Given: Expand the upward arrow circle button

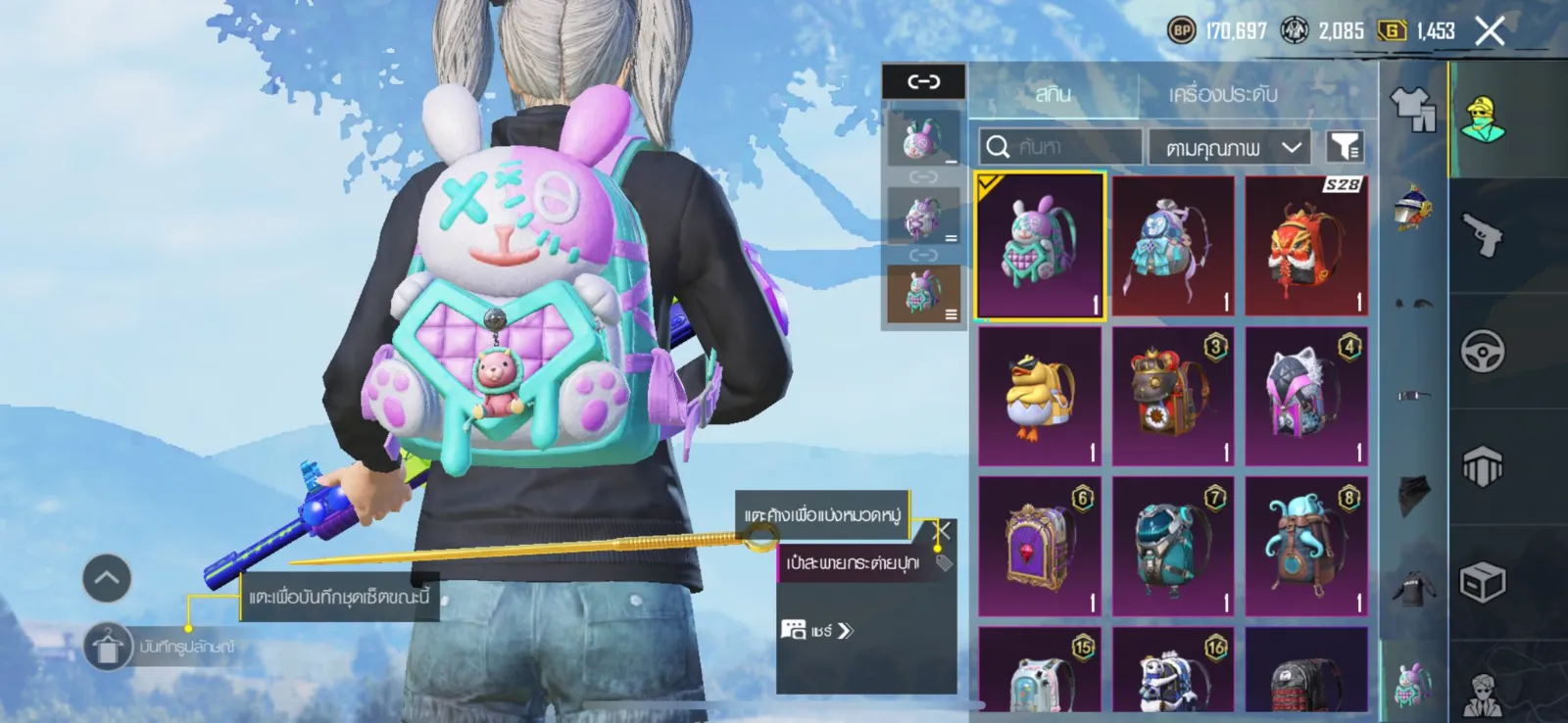Looking at the screenshot, I should 107,578.
